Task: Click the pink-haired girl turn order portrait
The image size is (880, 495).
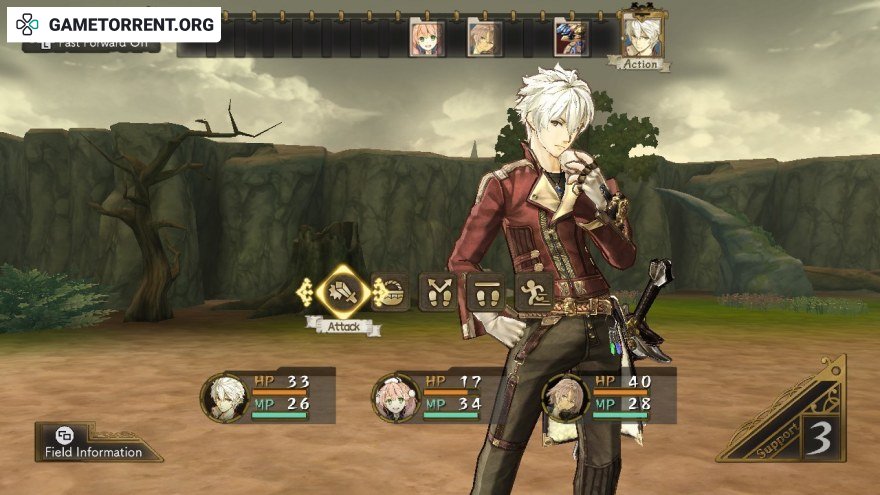Action: click(426, 38)
